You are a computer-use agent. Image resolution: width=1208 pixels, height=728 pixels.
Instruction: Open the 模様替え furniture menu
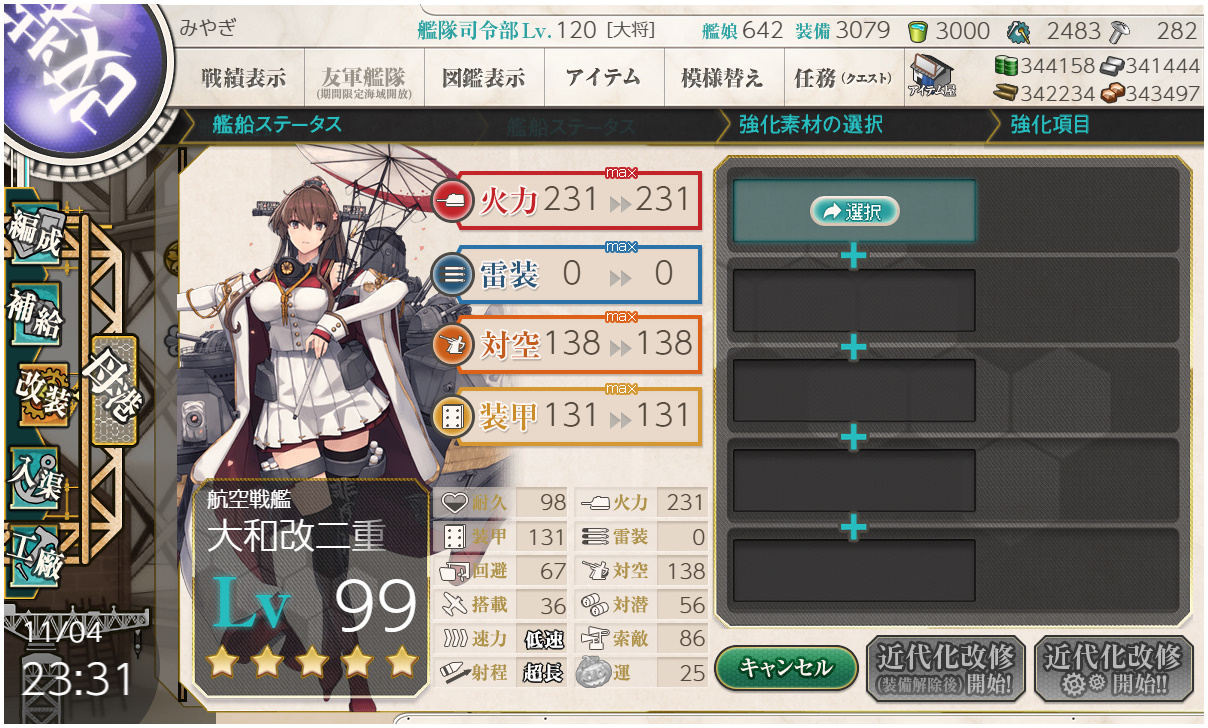(x=722, y=78)
